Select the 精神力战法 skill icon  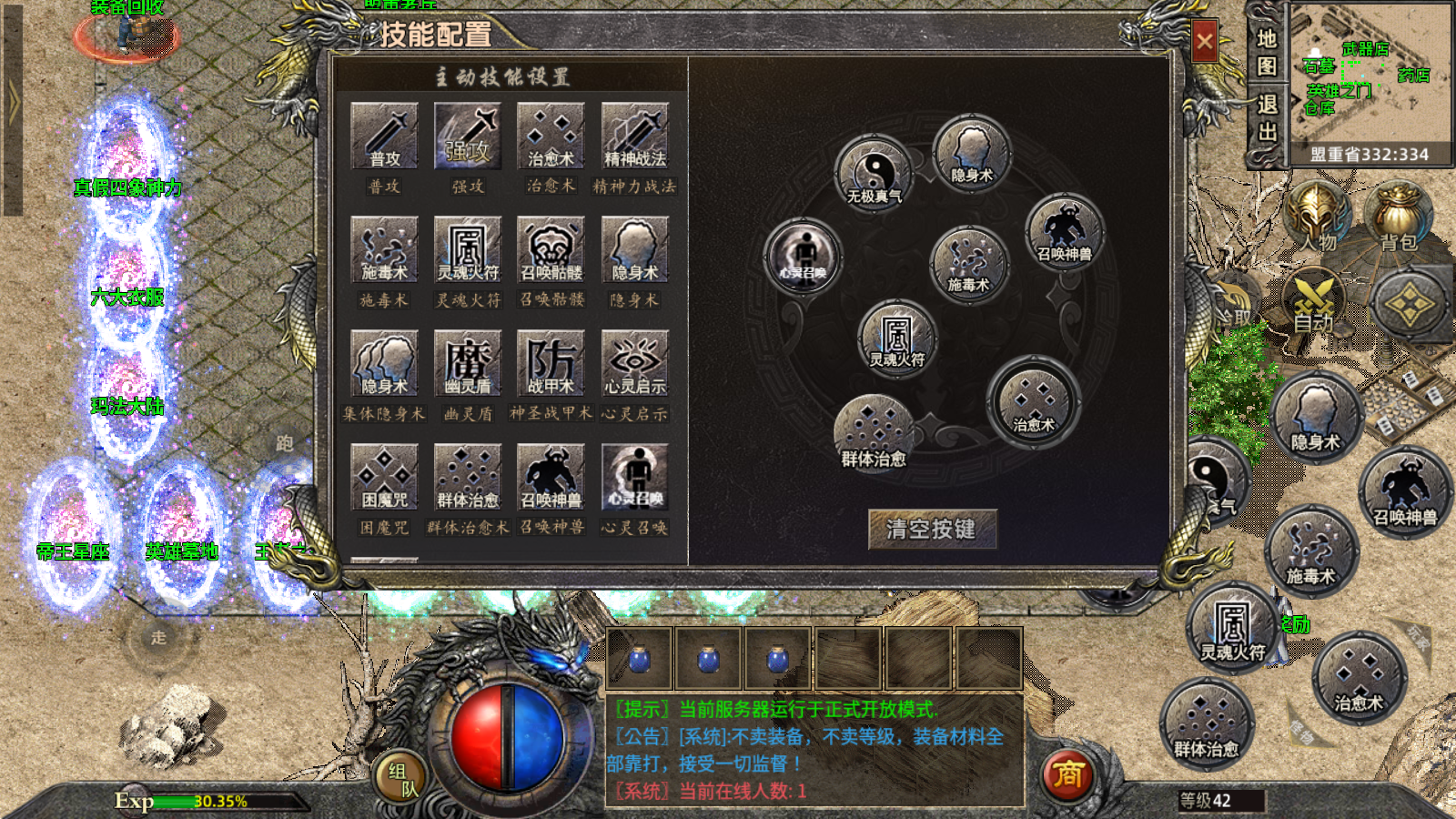pyautogui.click(x=635, y=136)
